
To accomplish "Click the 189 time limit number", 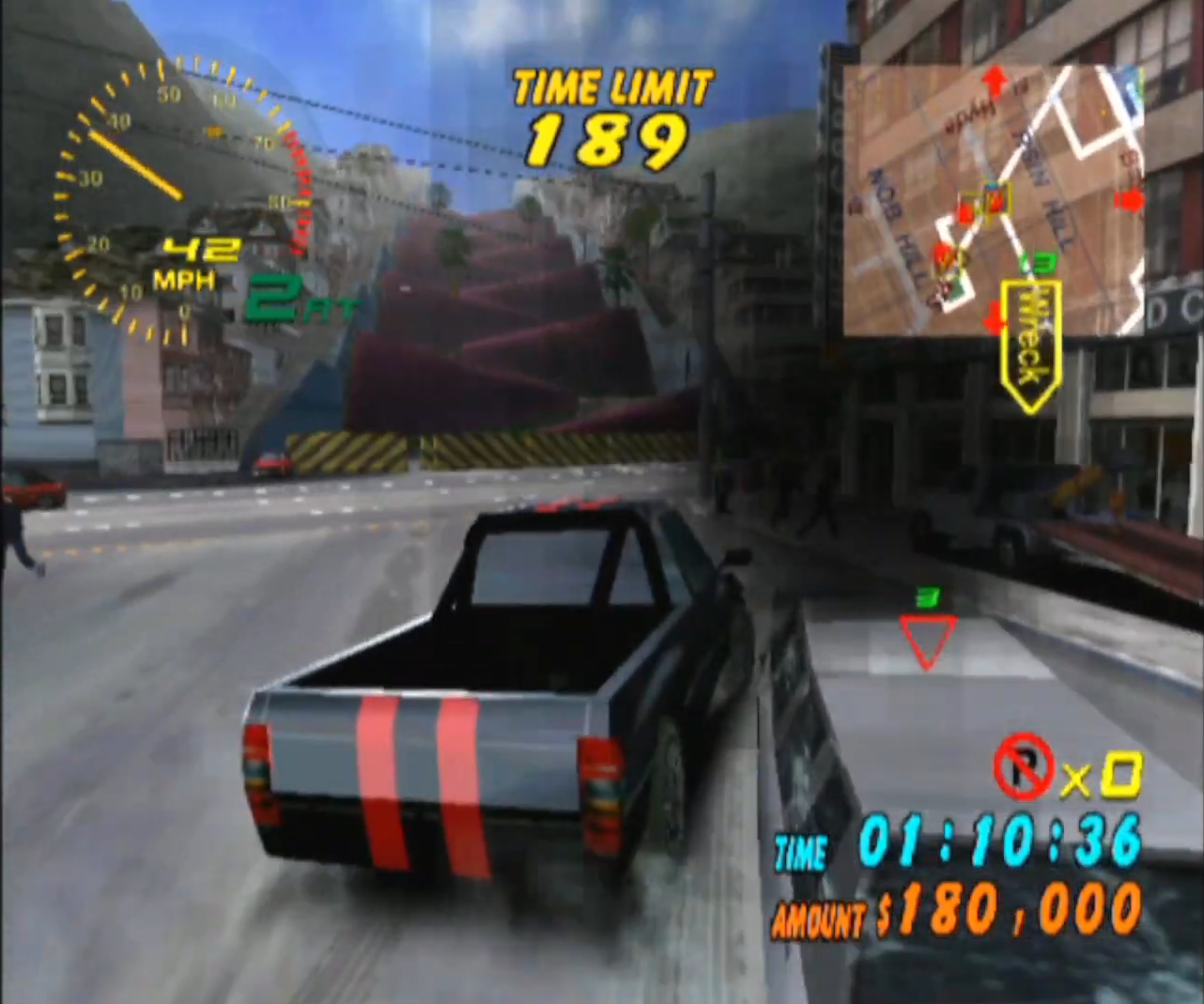I will click(609, 137).
